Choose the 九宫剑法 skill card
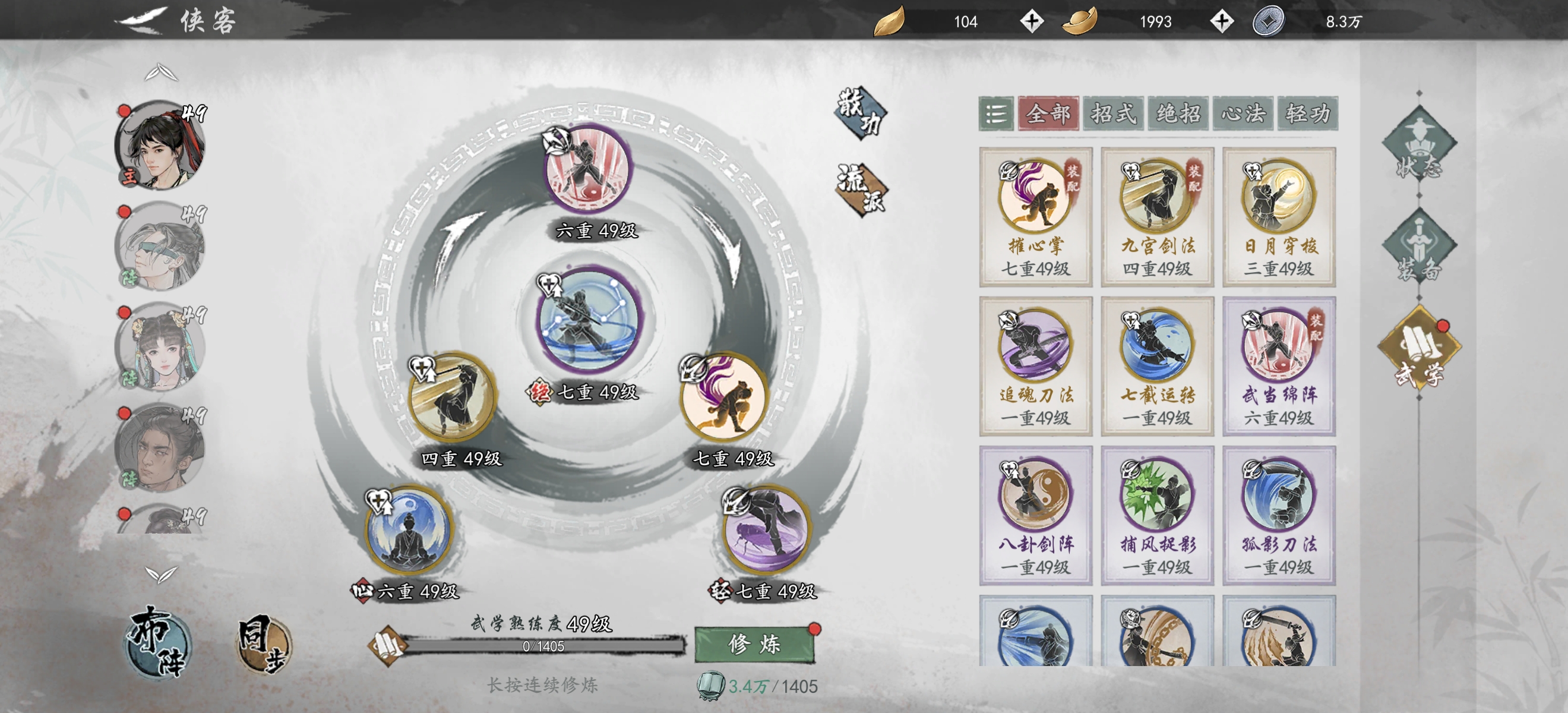The image size is (1568, 713). pos(1157,217)
